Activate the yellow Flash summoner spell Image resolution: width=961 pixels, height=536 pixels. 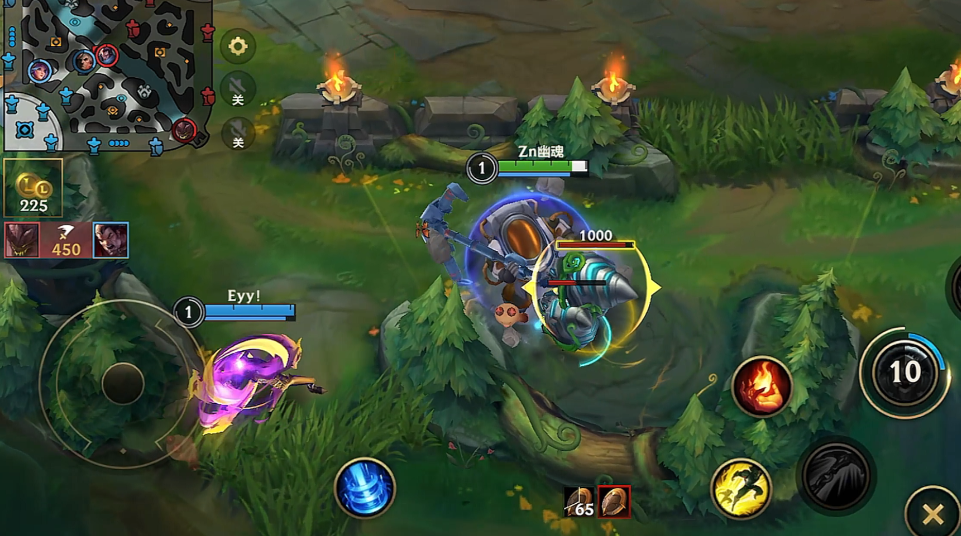tap(741, 488)
